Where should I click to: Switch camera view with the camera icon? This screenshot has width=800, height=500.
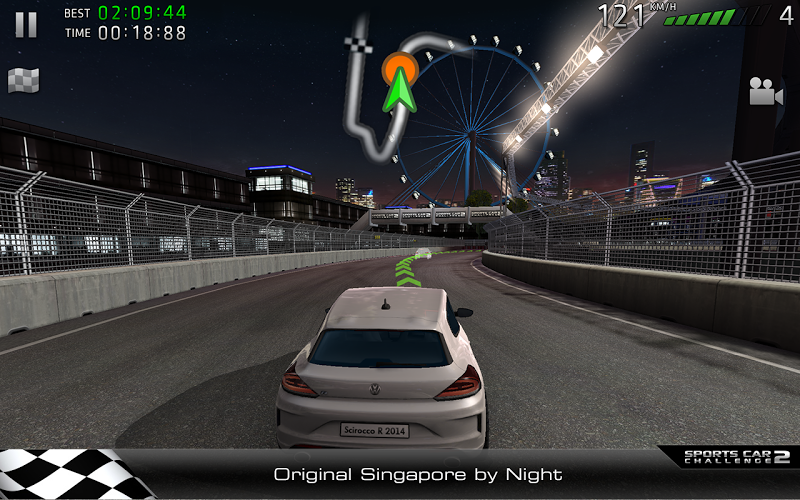pyautogui.click(x=765, y=92)
